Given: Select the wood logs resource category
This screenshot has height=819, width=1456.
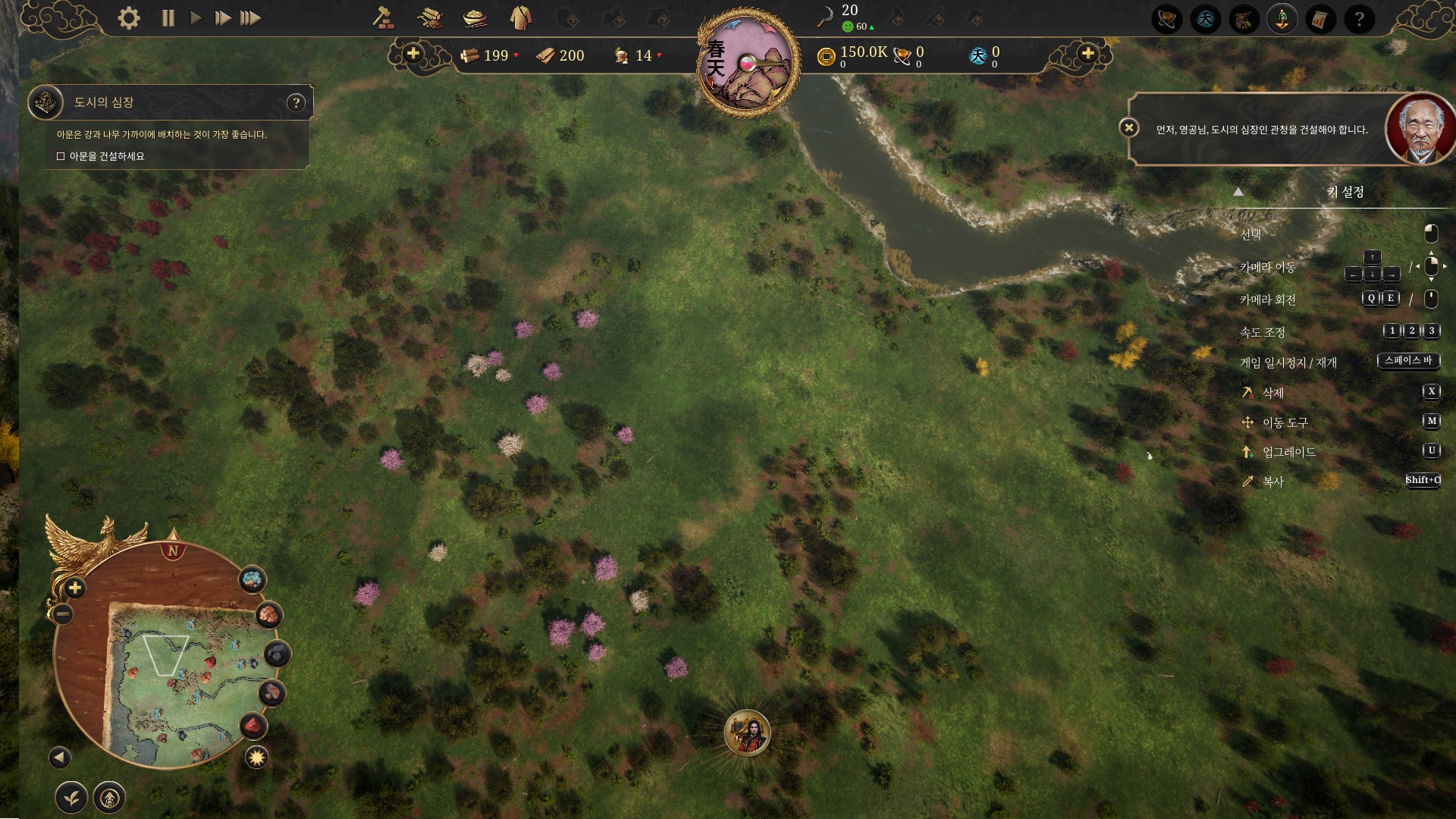Looking at the screenshot, I should [429, 18].
